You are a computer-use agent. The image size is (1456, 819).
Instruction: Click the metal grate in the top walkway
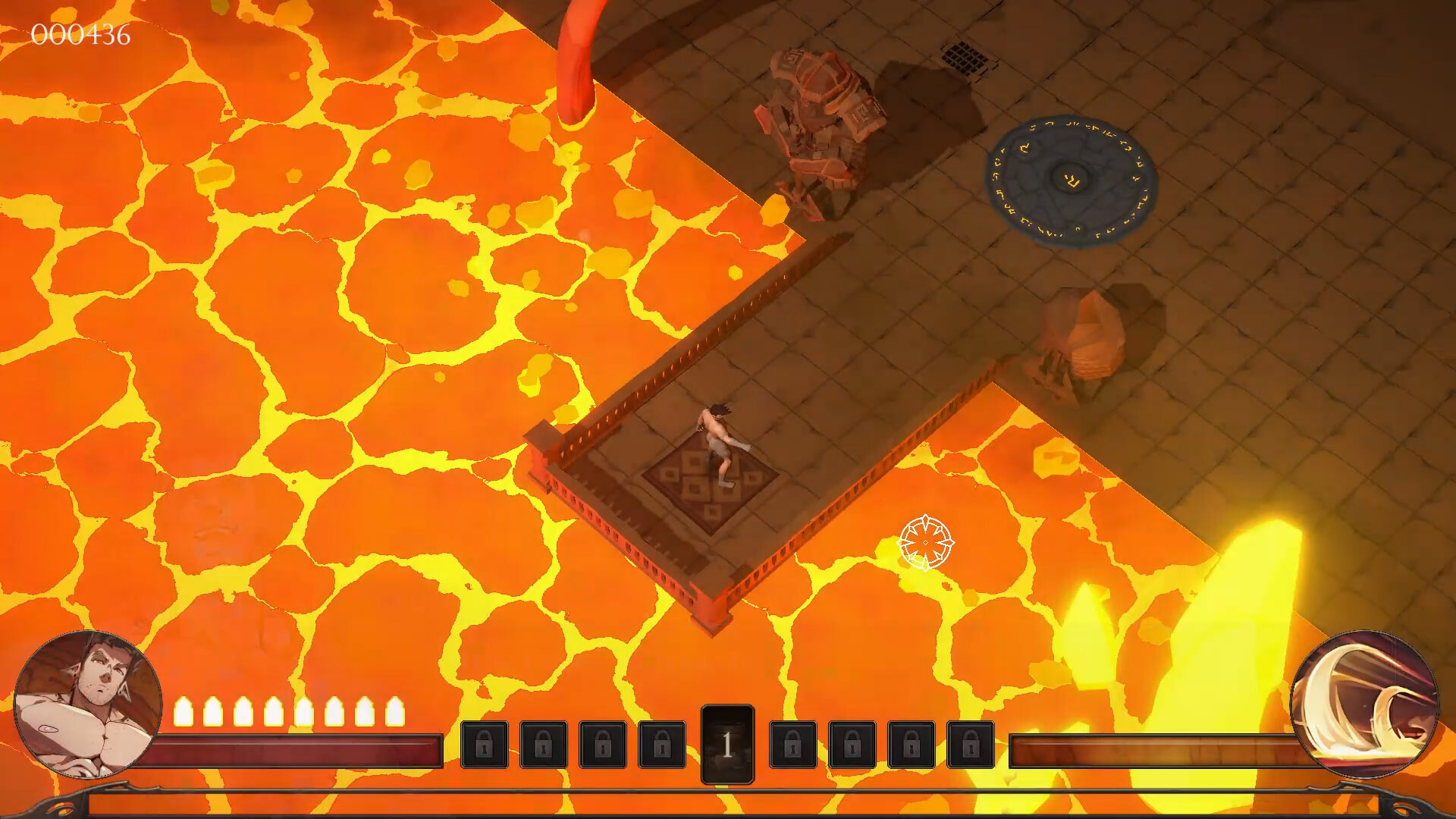coord(965,57)
